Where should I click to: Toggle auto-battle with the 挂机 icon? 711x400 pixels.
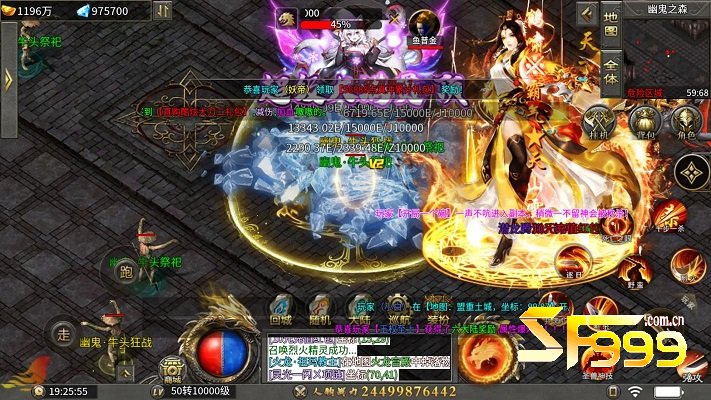click(600, 120)
